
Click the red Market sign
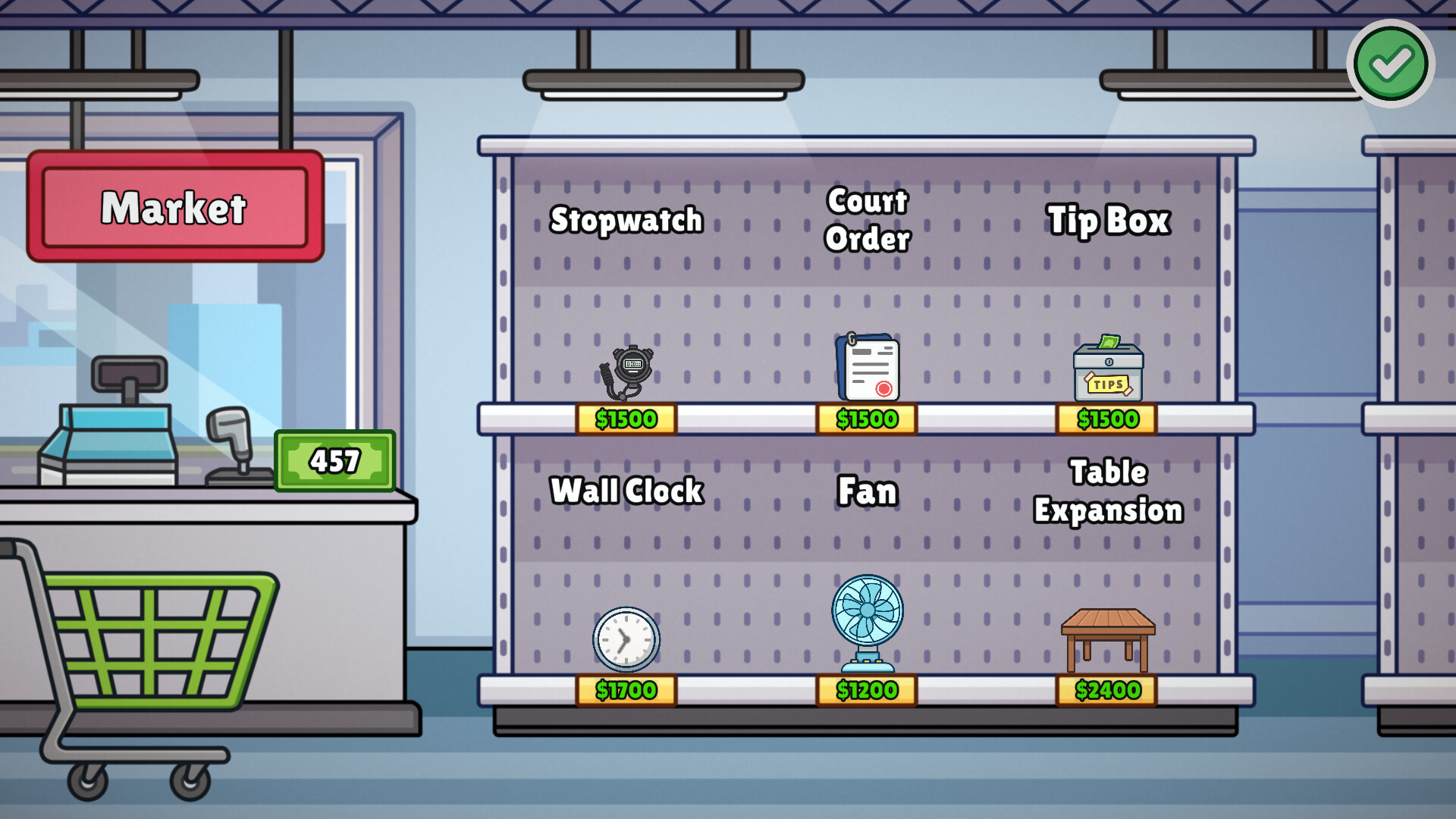click(174, 207)
